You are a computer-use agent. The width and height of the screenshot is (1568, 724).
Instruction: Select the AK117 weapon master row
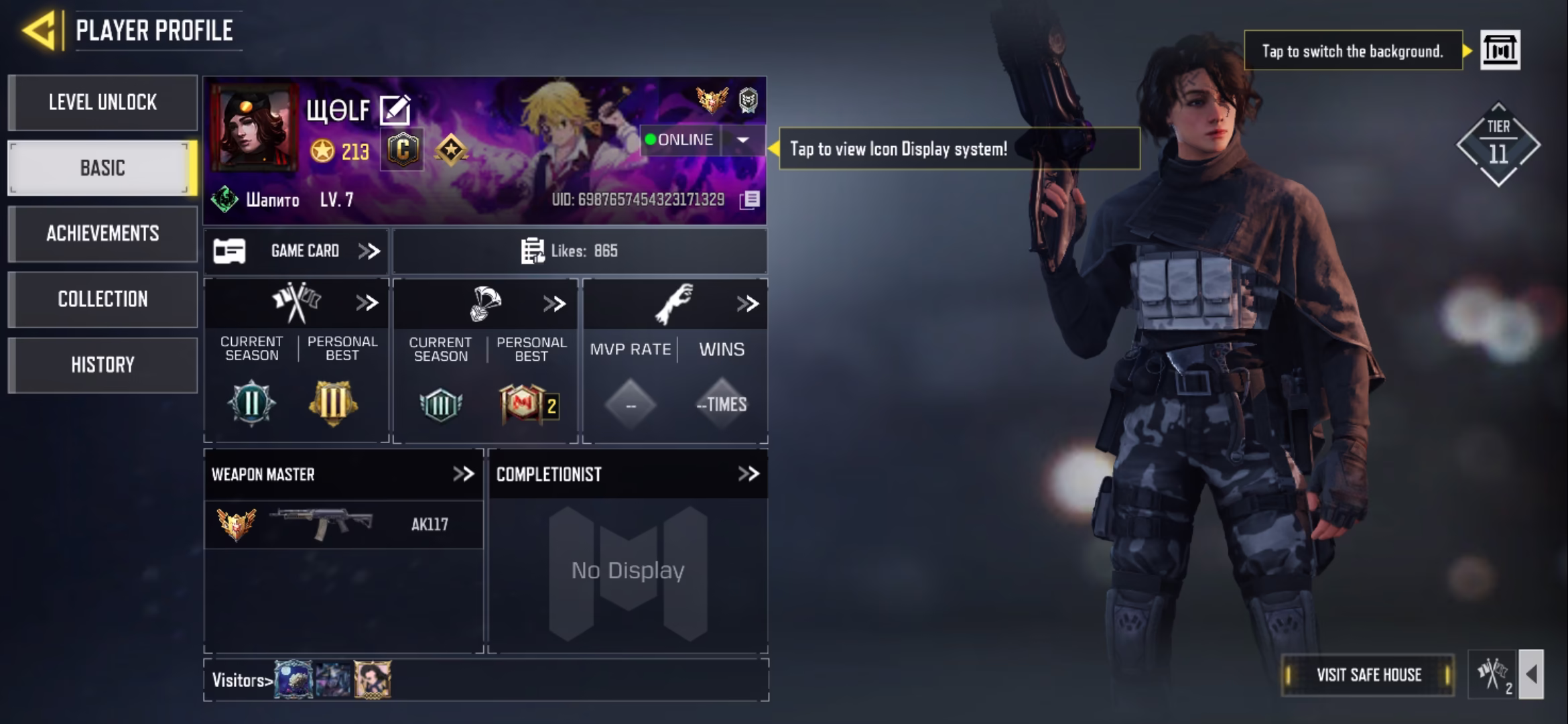coord(343,524)
